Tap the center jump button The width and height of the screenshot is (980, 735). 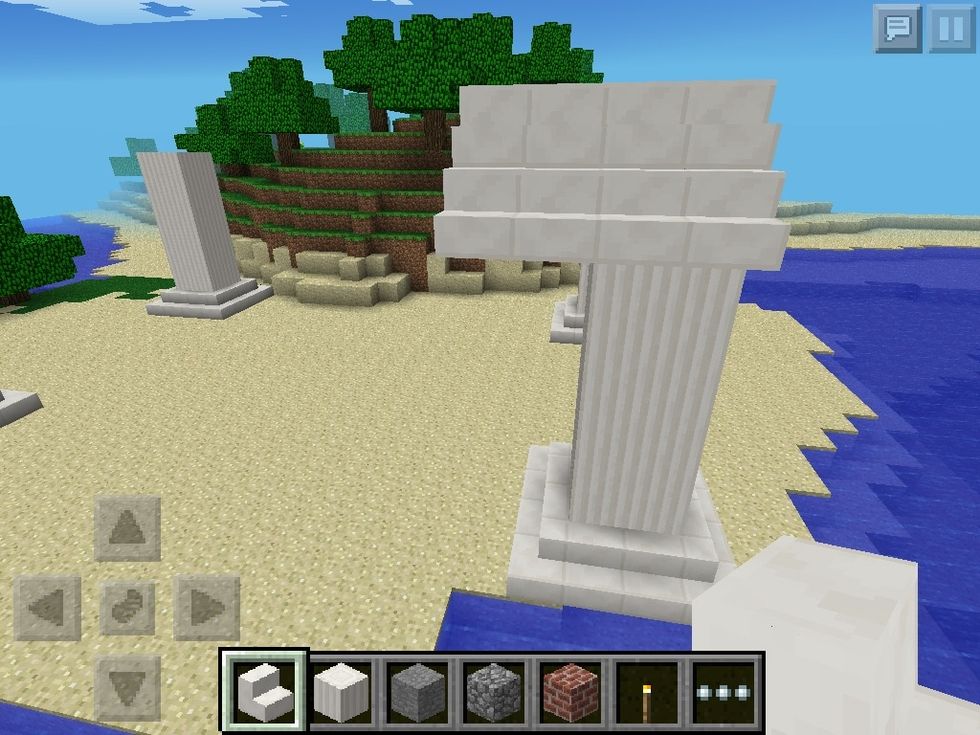[x=127, y=607]
